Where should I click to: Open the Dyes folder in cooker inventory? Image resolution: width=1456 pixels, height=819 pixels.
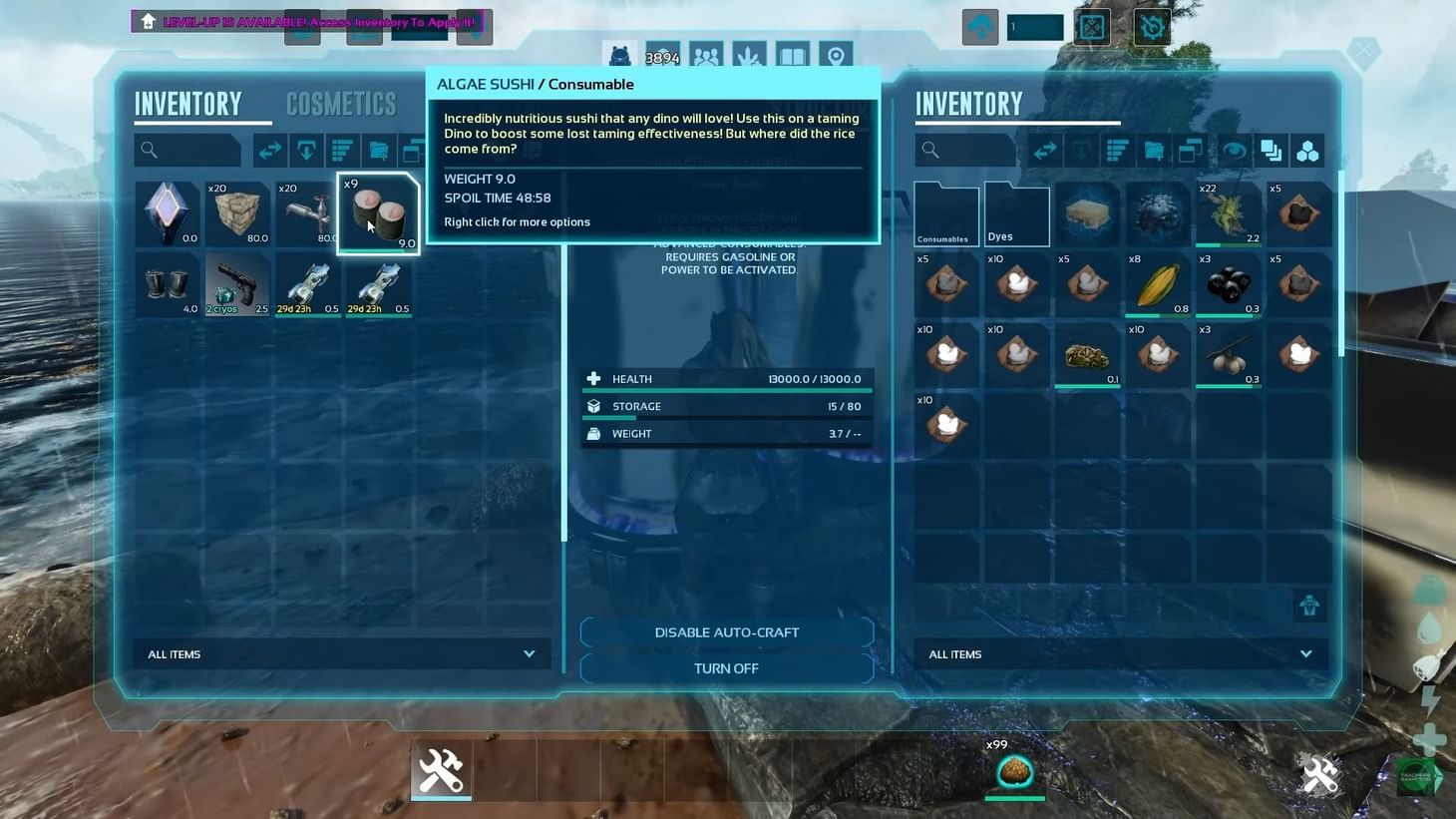click(x=1015, y=212)
